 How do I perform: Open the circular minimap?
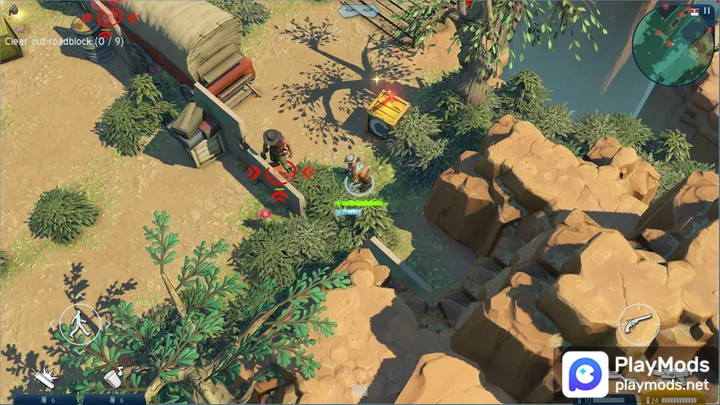(x=671, y=45)
